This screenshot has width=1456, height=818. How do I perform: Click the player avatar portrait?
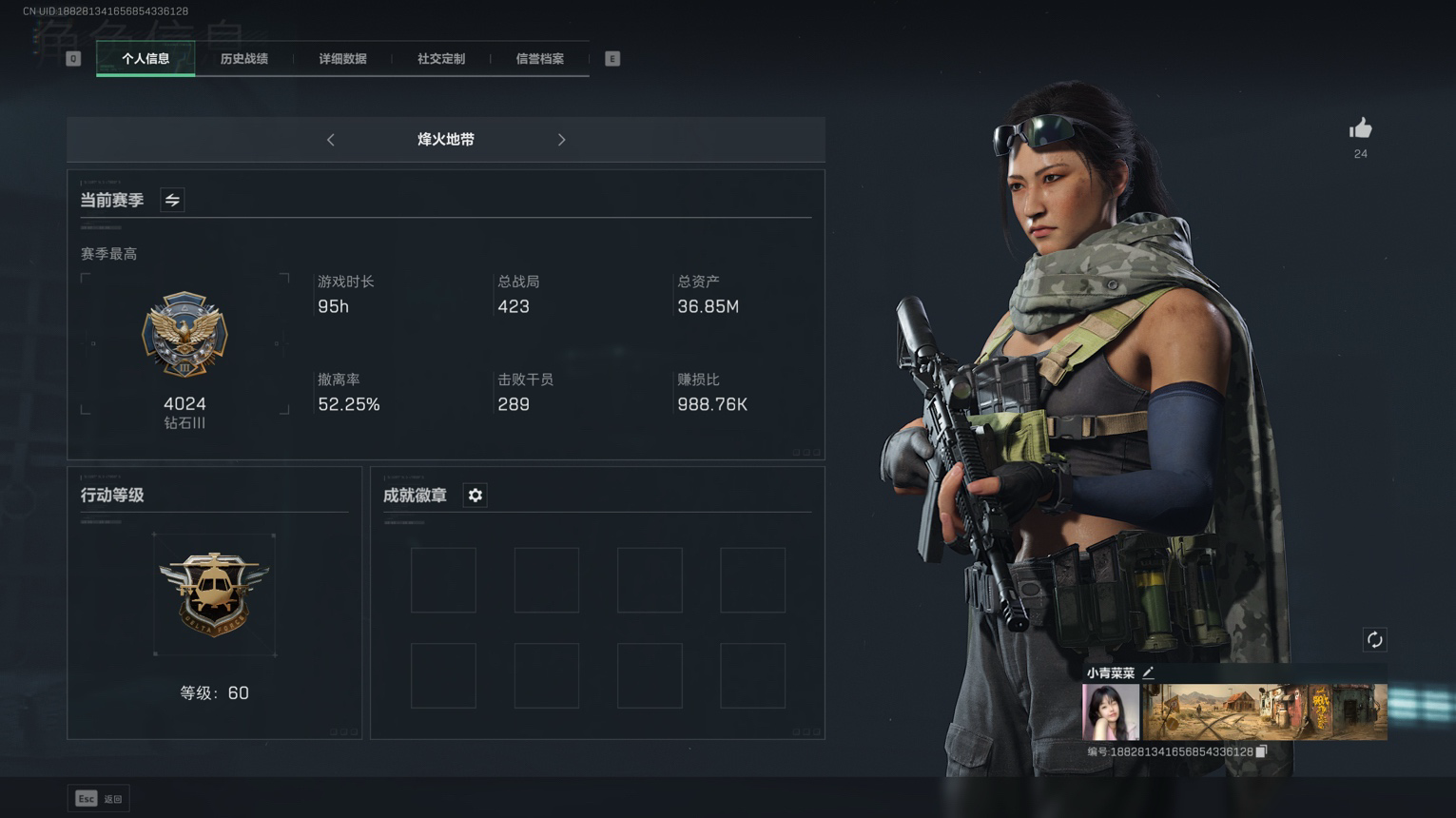[1111, 711]
